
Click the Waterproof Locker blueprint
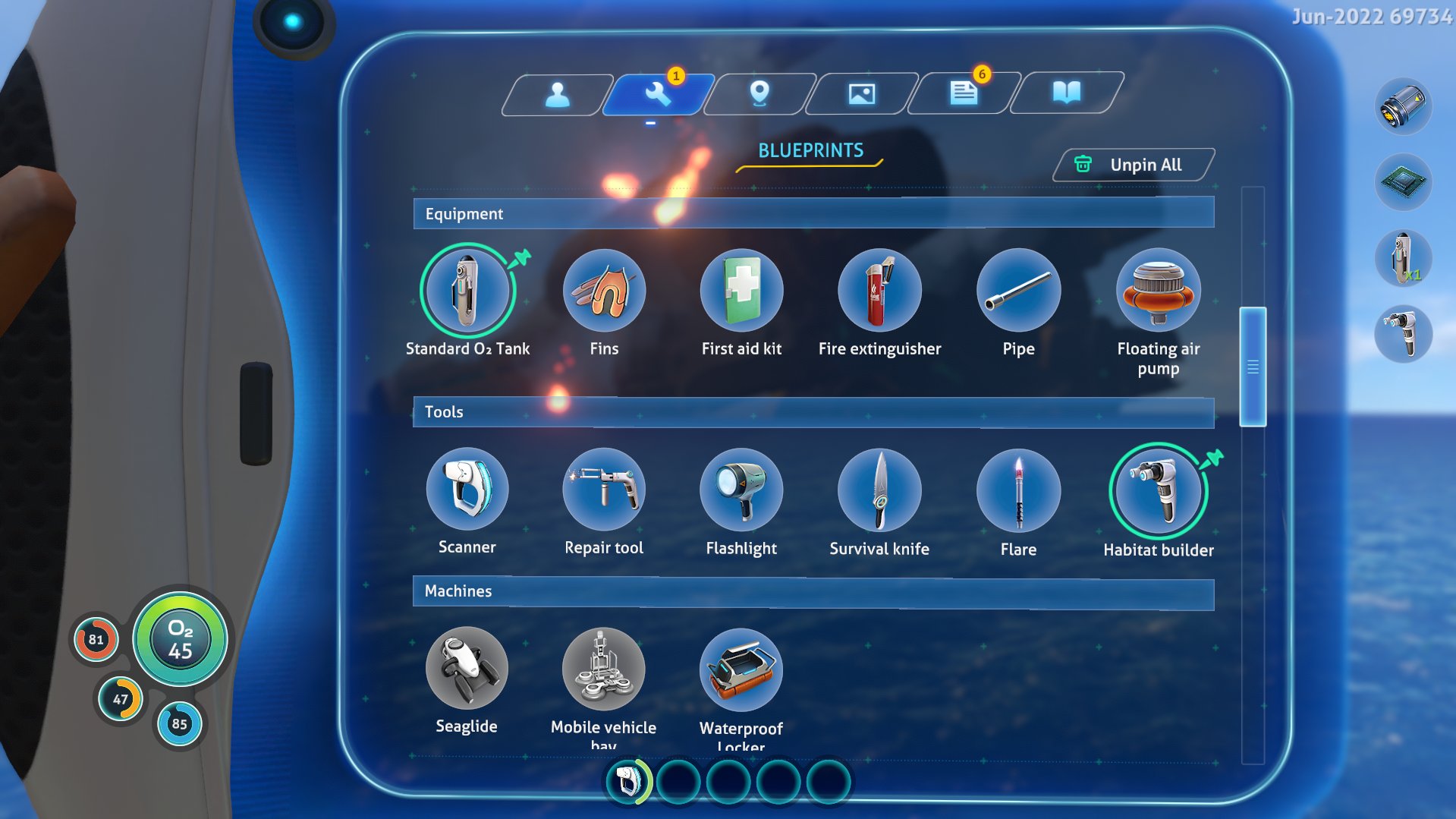point(741,669)
